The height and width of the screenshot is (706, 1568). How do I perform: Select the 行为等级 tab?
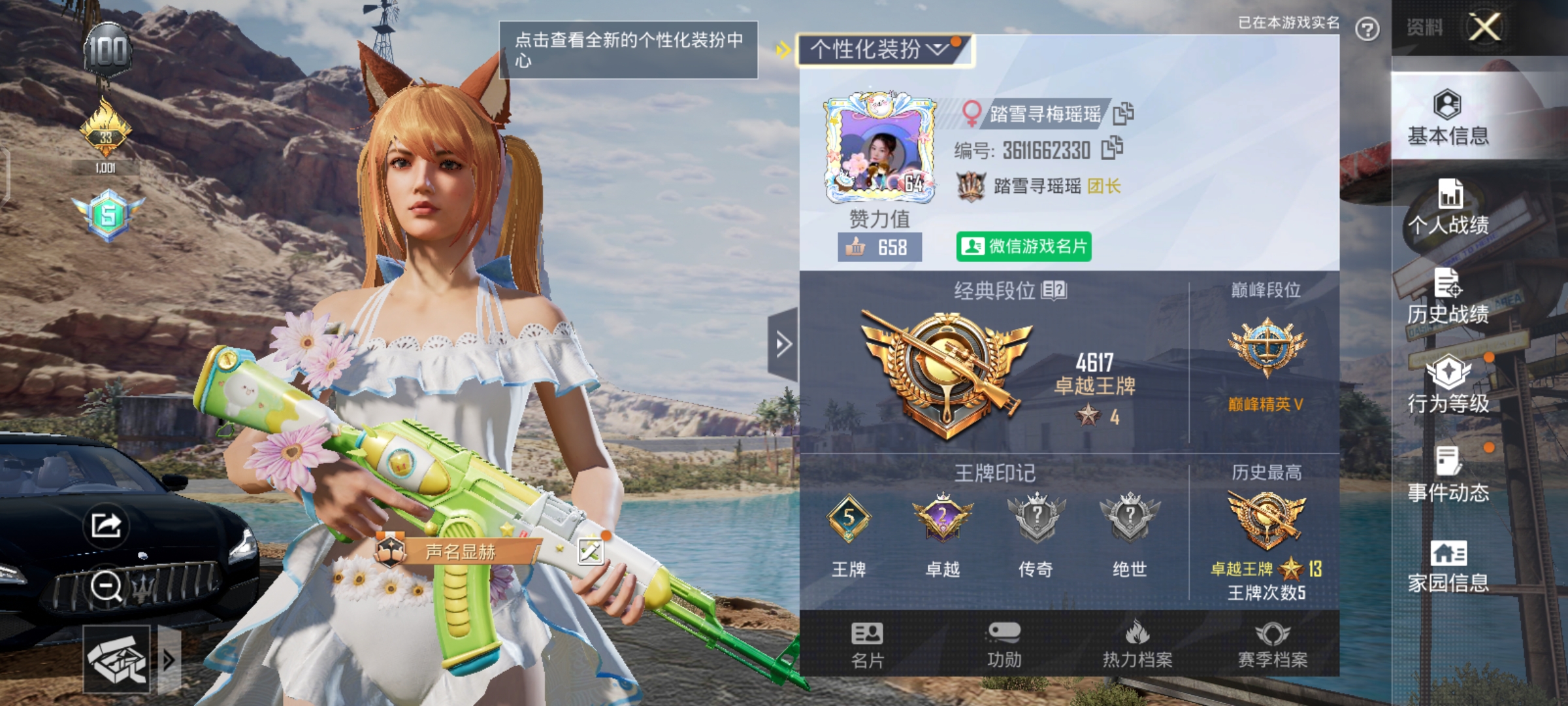1448,386
